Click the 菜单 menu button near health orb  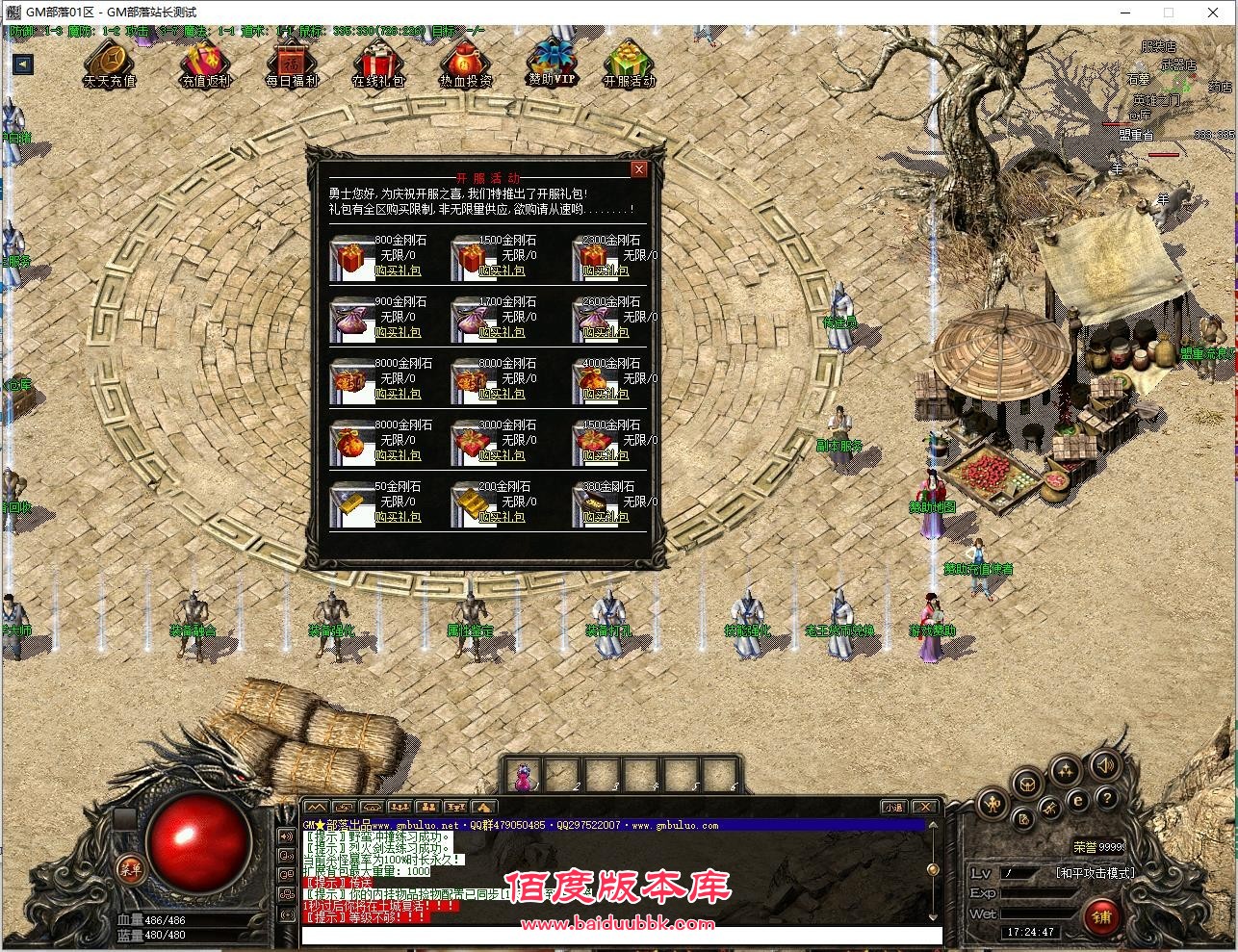tap(129, 869)
